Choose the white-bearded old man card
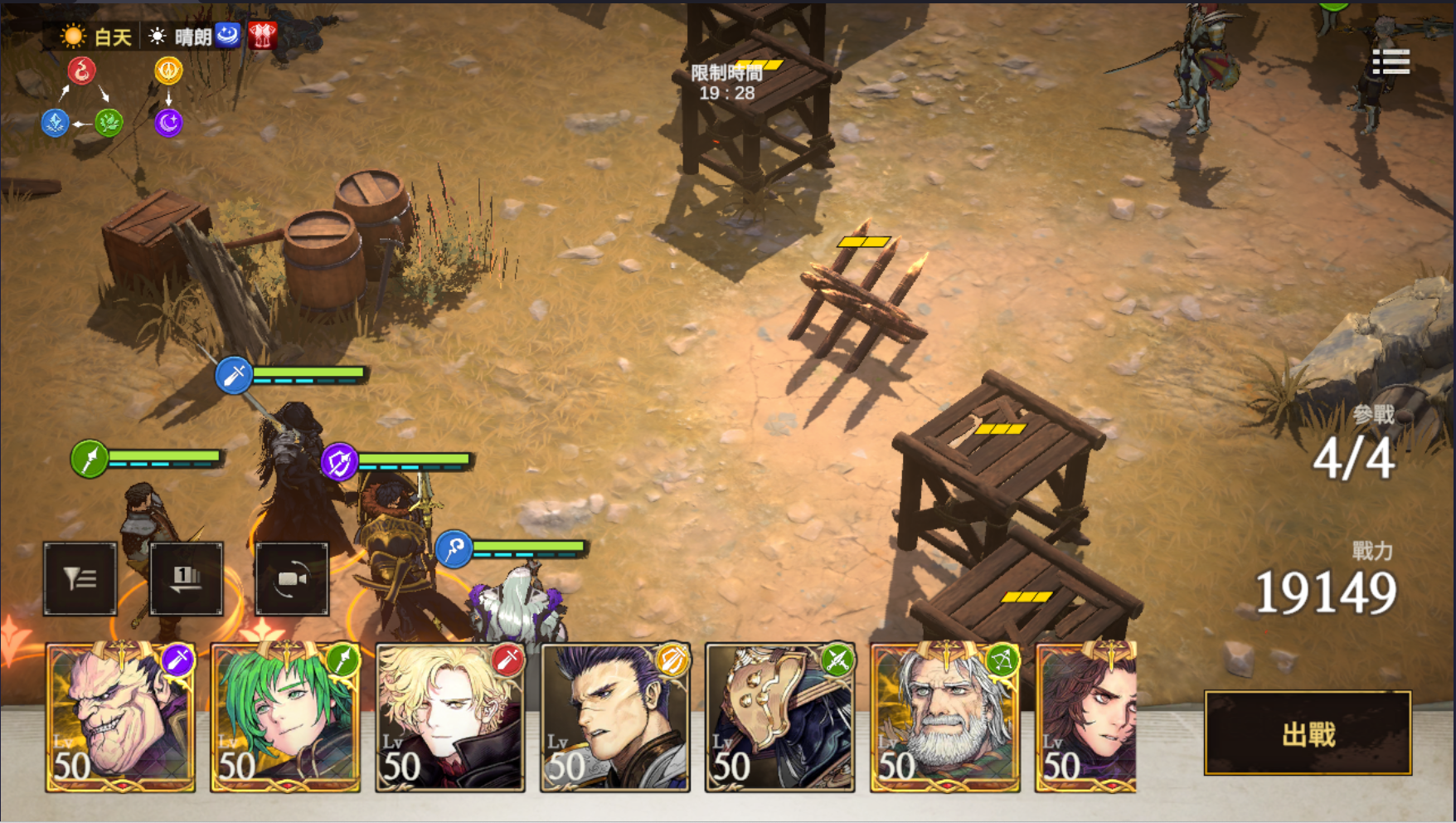The height and width of the screenshot is (823, 1456). pos(944,717)
